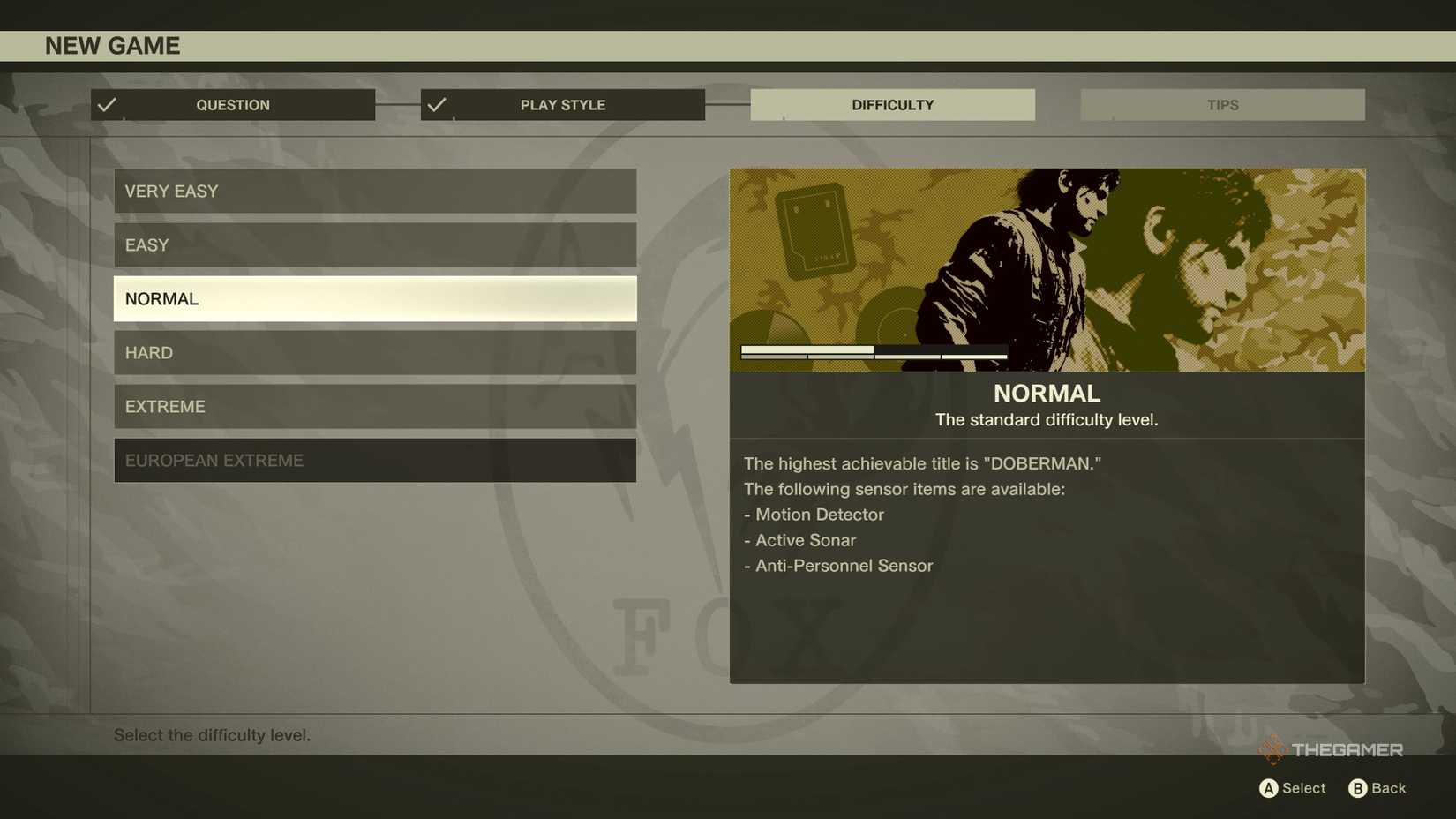
Task: Click the A Select controller icon
Action: point(1271,788)
